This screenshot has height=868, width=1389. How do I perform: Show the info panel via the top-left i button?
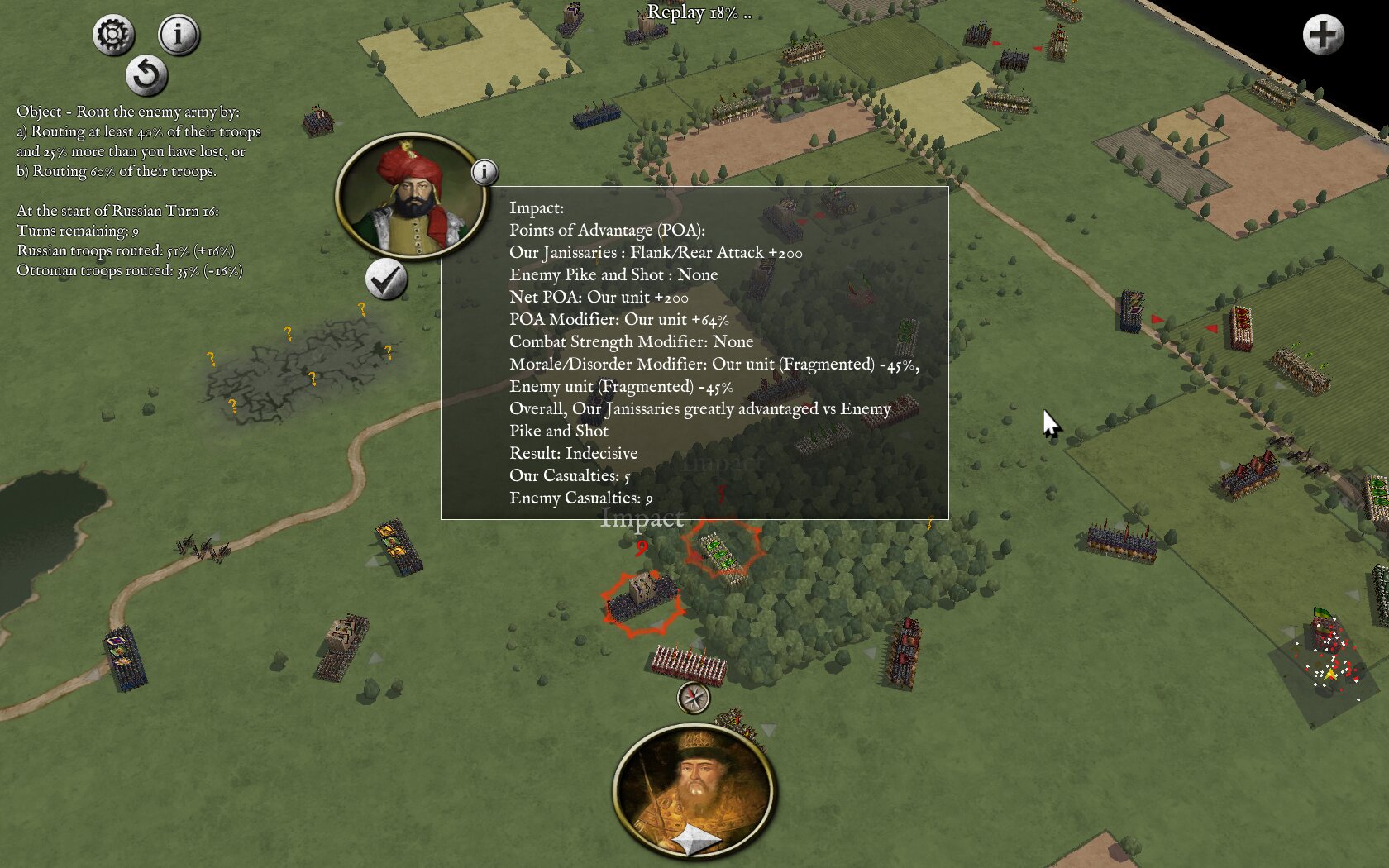(x=179, y=35)
